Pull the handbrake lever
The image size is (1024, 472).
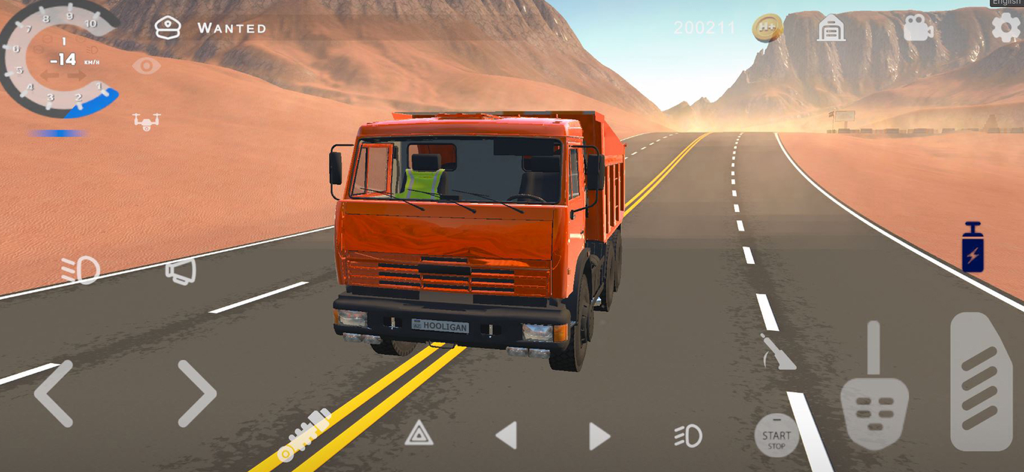(777, 352)
